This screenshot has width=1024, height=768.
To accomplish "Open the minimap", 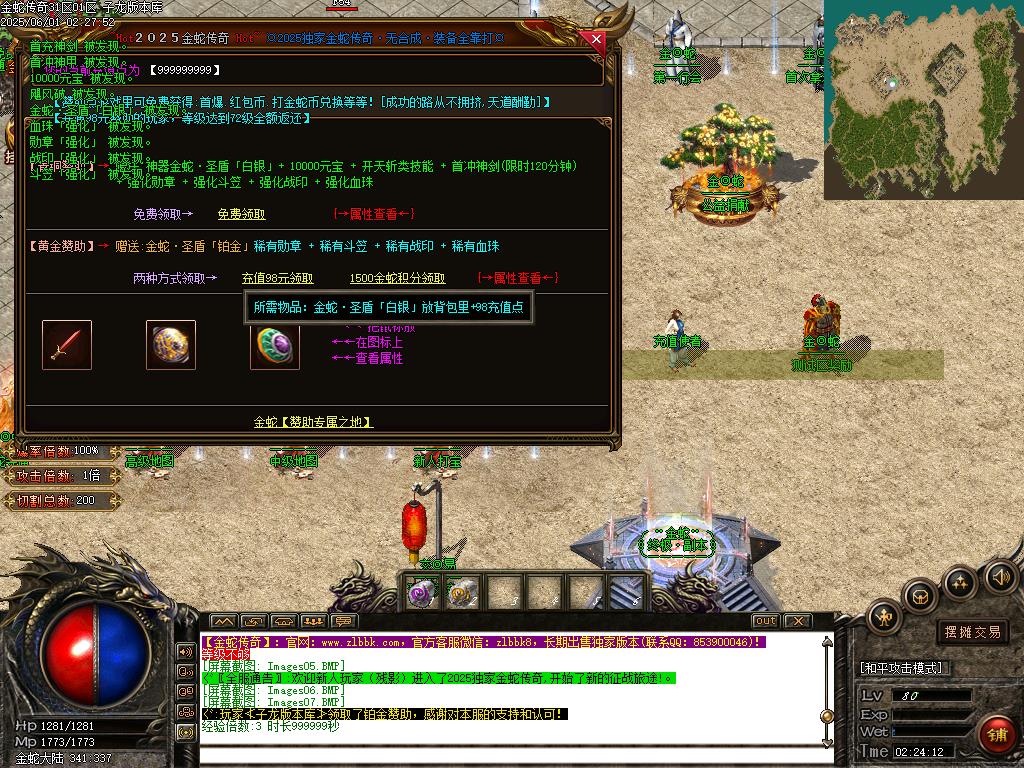I will (x=923, y=98).
